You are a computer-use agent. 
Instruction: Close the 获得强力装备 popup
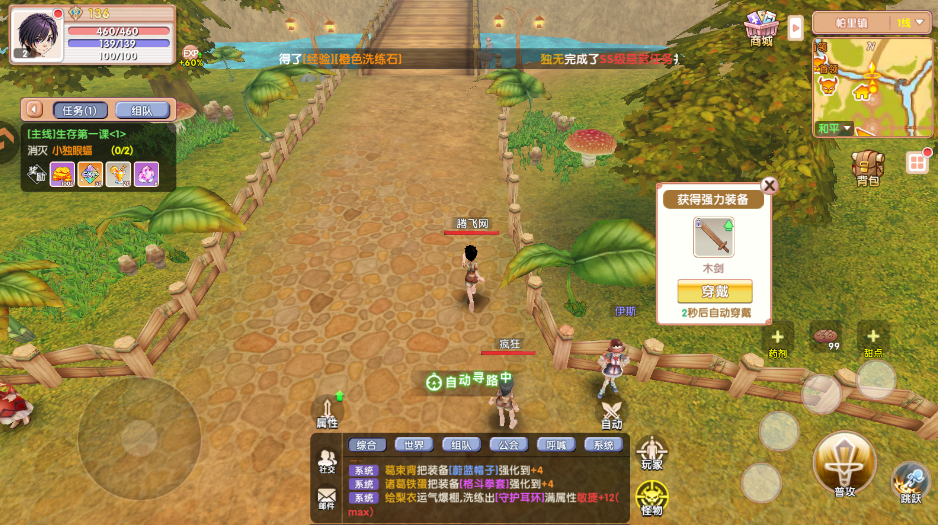pos(769,185)
